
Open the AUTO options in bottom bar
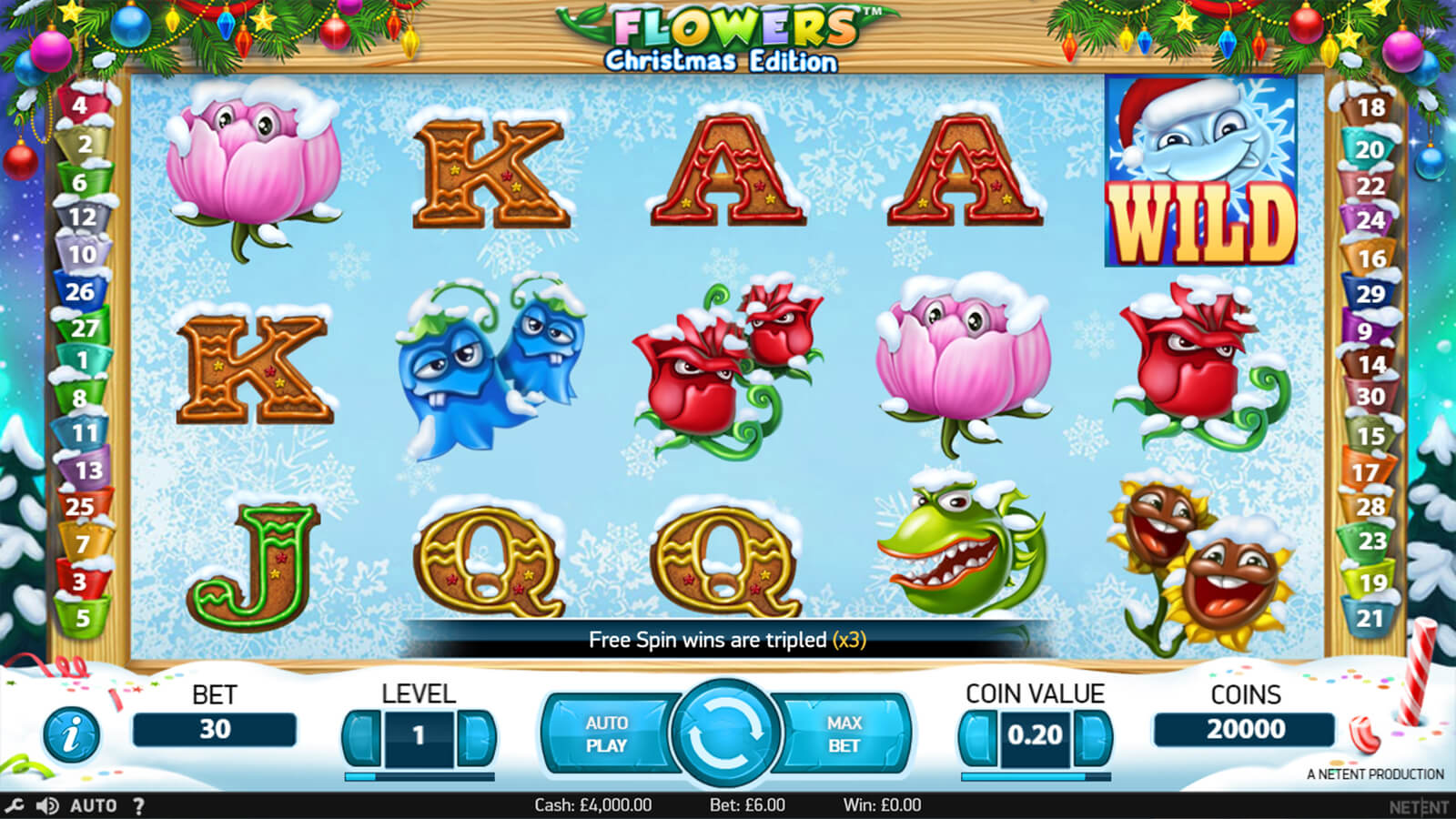pos(93,805)
